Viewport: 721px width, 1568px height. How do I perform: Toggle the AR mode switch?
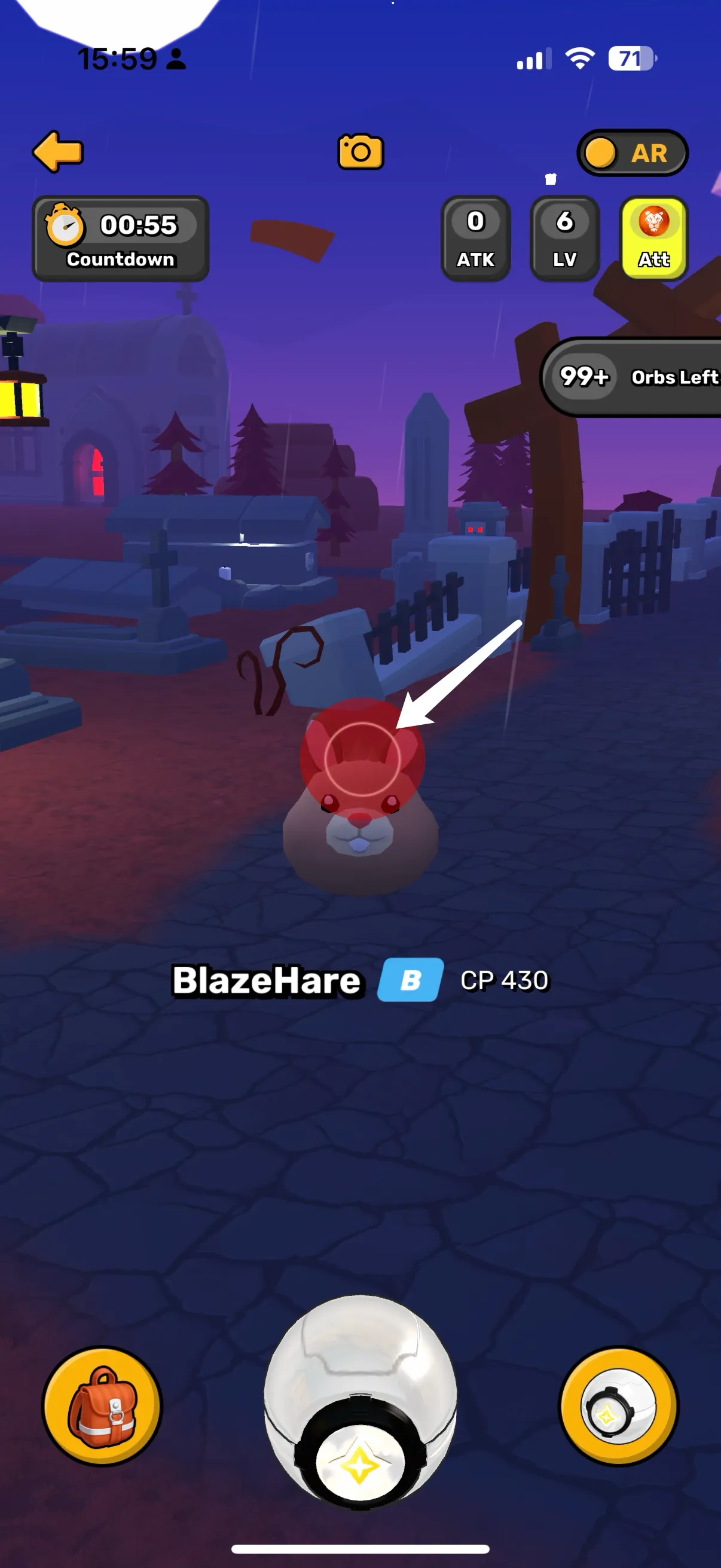pyautogui.click(x=631, y=152)
